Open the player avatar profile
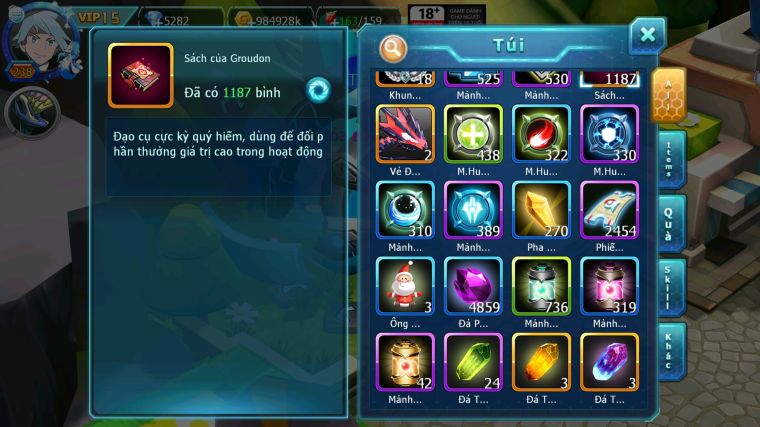 [x=38, y=40]
